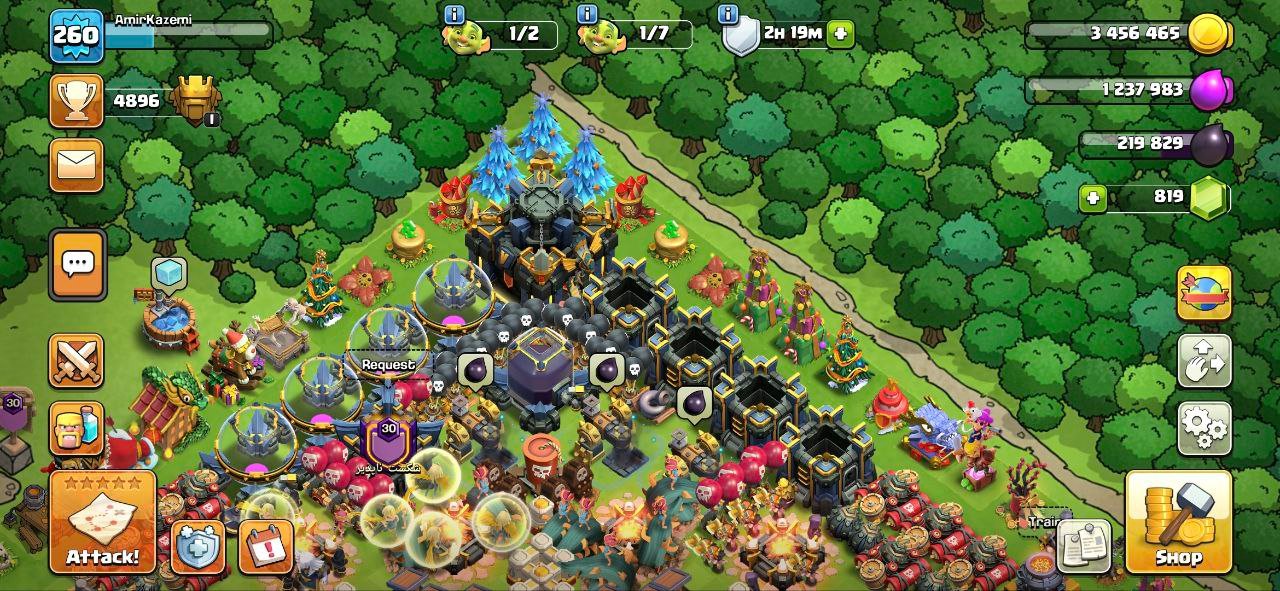The image size is (1280, 591).
Task: Open the shield with cross icon
Action: pos(197,547)
